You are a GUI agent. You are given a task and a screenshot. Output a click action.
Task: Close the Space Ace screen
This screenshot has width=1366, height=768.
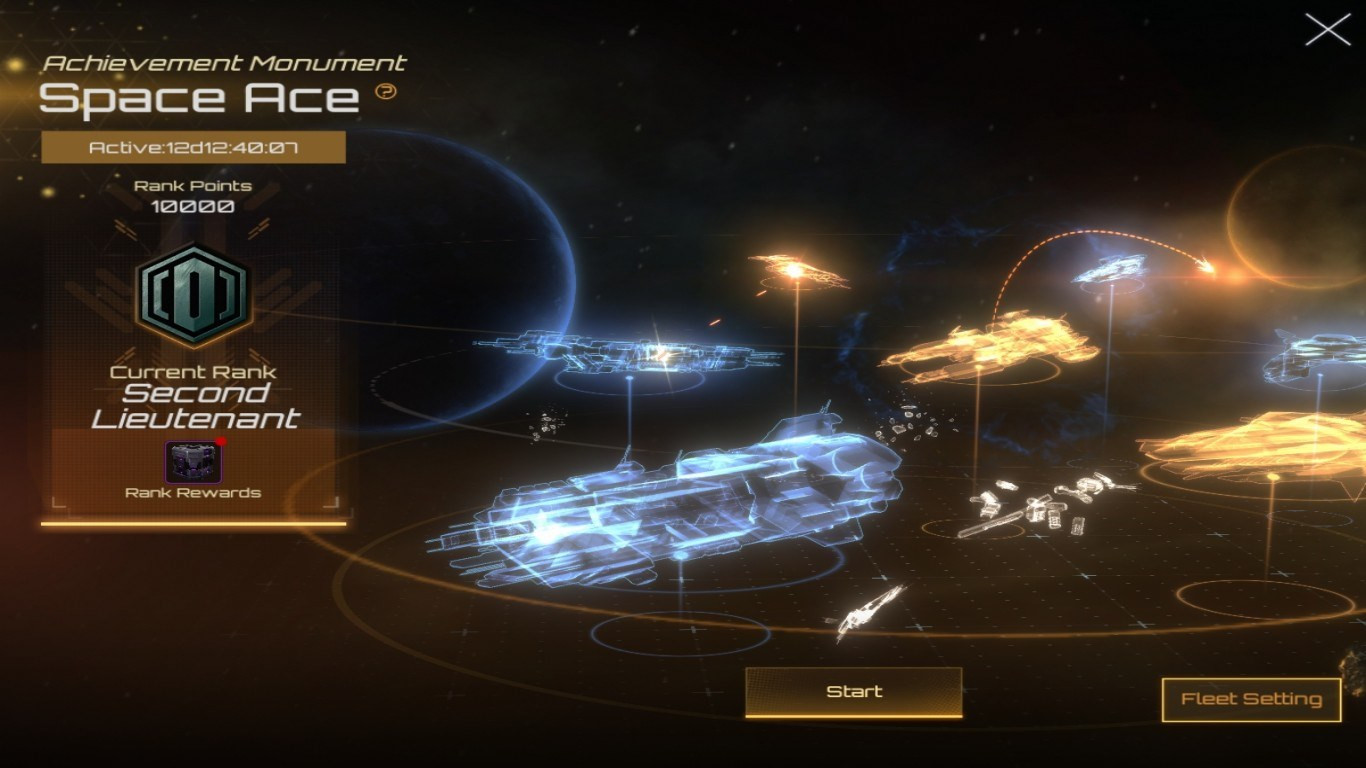(x=1327, y=30)
